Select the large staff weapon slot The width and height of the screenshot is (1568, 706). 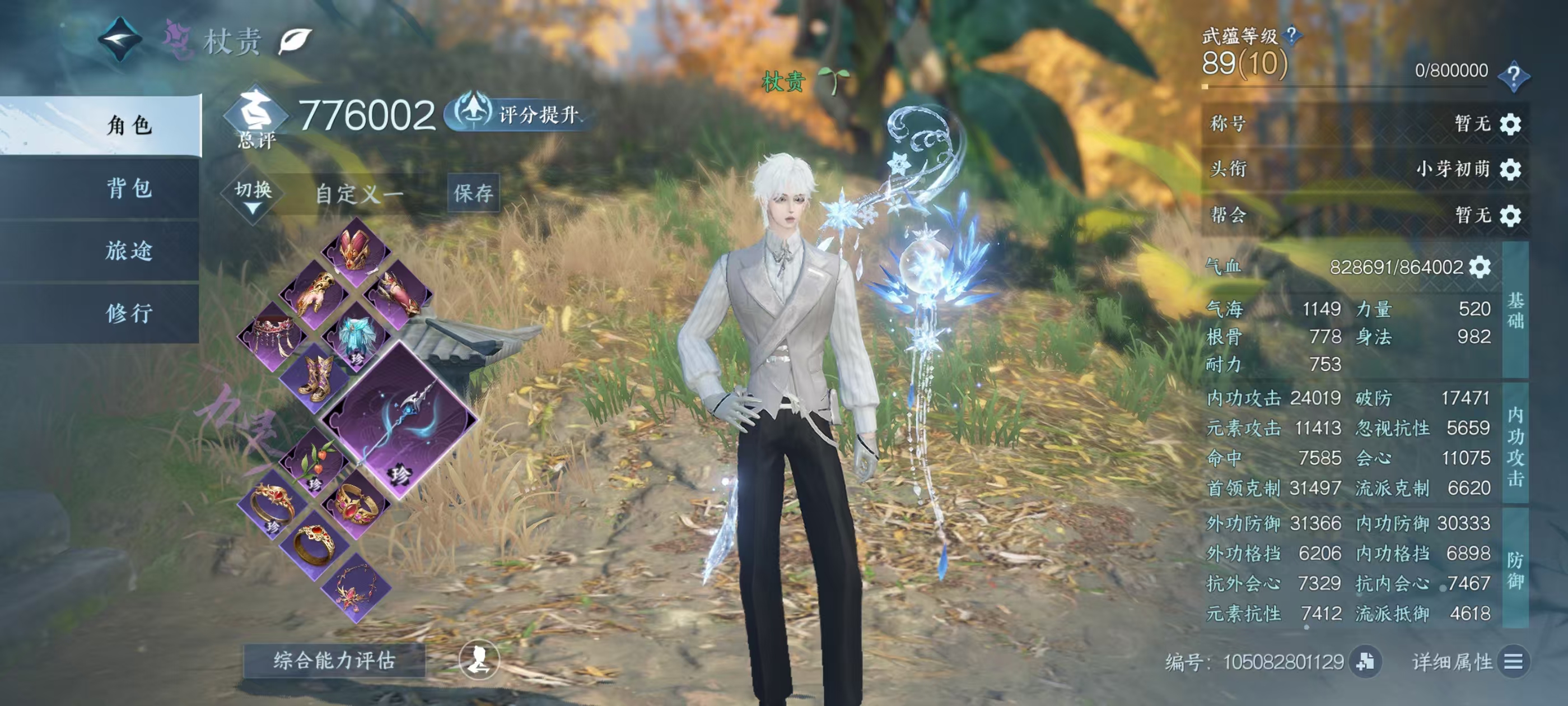pos(400,420)
